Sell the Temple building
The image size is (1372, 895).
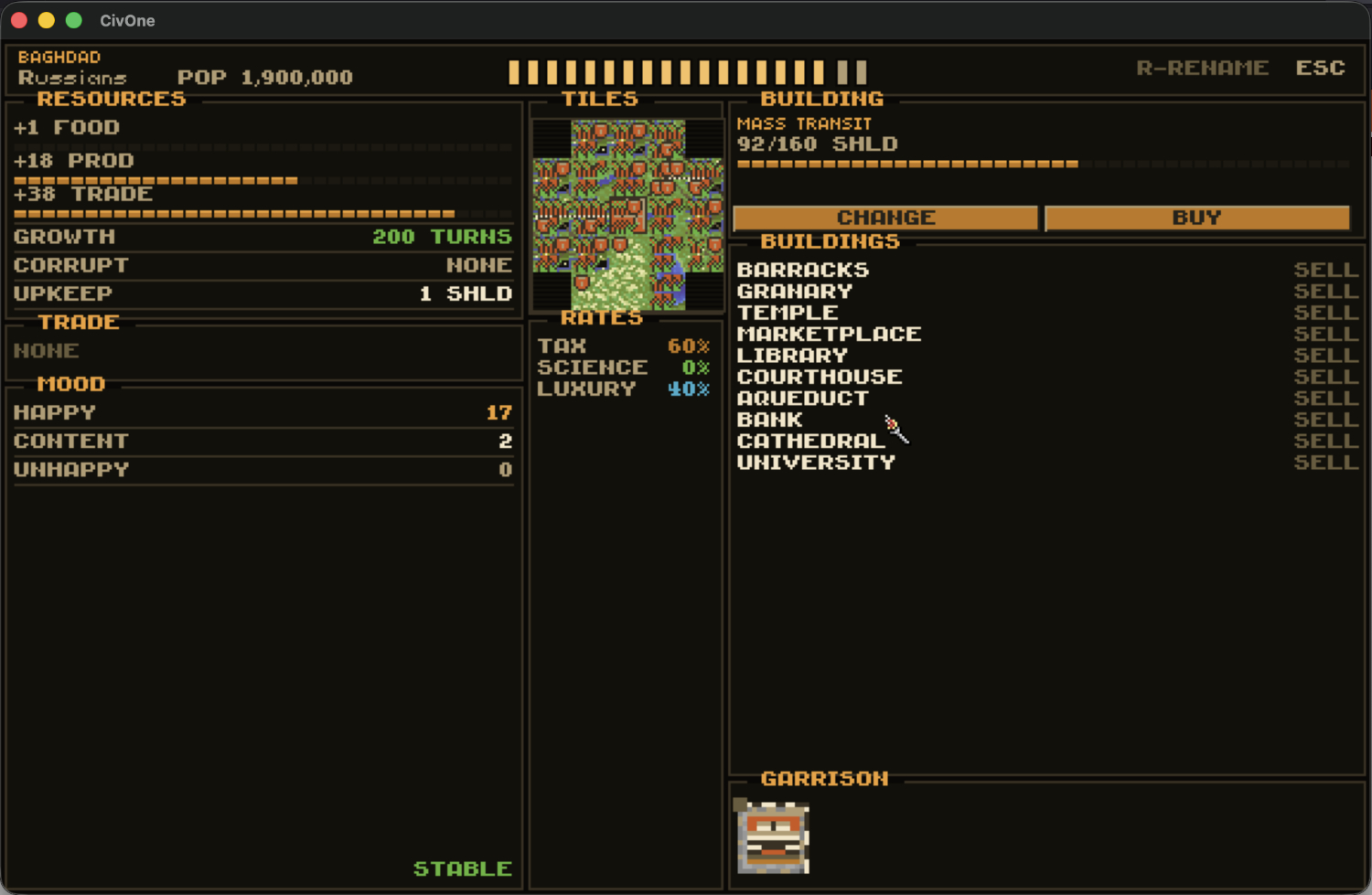pyautogui.click(x=1325, y=313)
